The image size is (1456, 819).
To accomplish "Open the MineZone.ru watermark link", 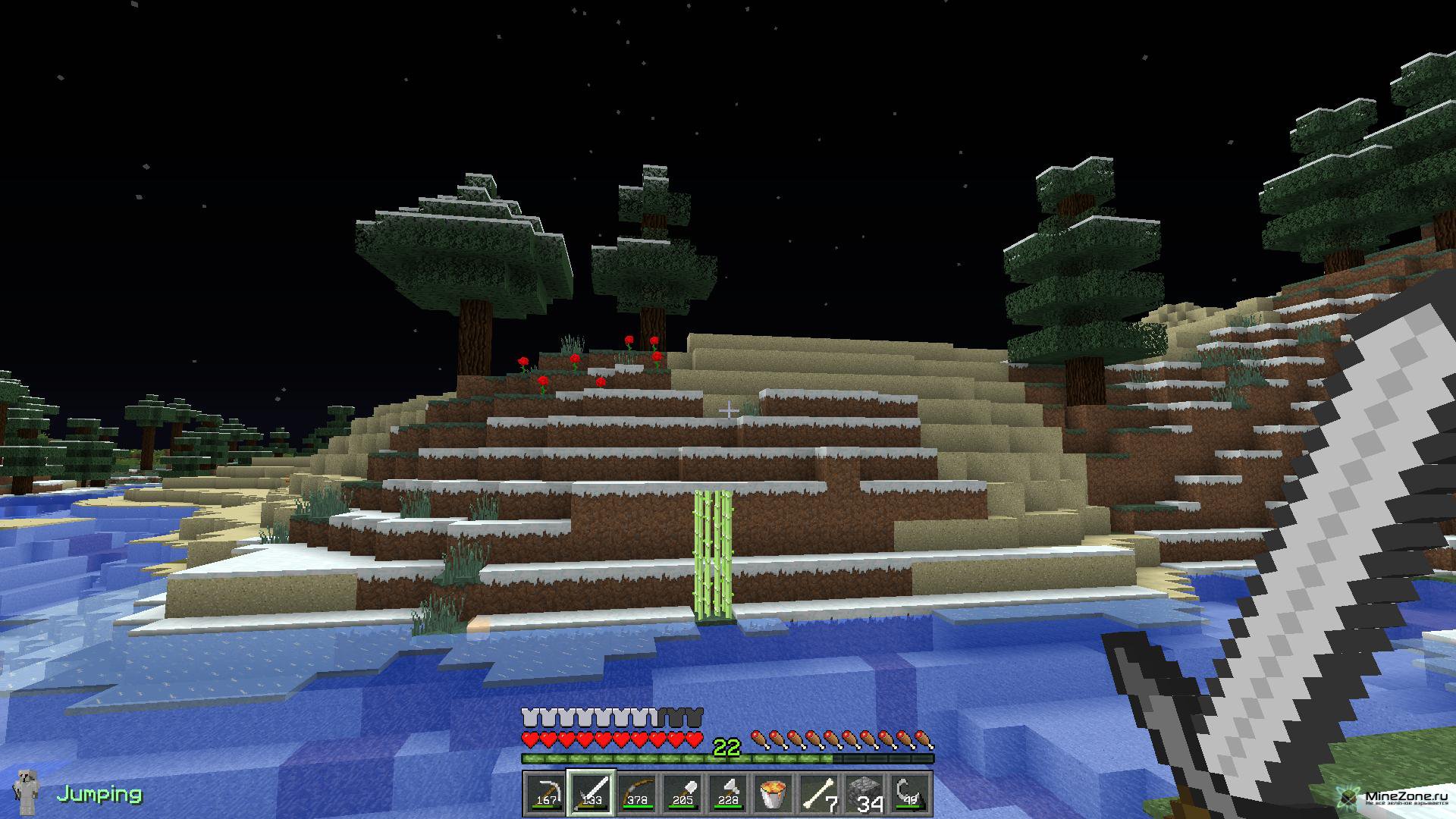I will 1394,796.
